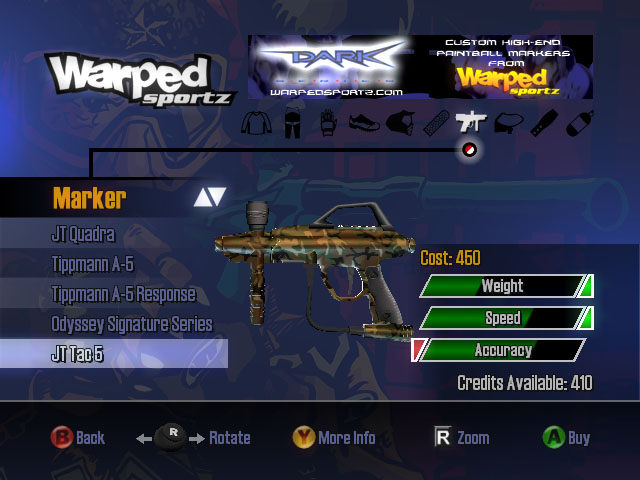
Task: Click the scroll arrows beside Marker heading
Action: click(210, 196)
